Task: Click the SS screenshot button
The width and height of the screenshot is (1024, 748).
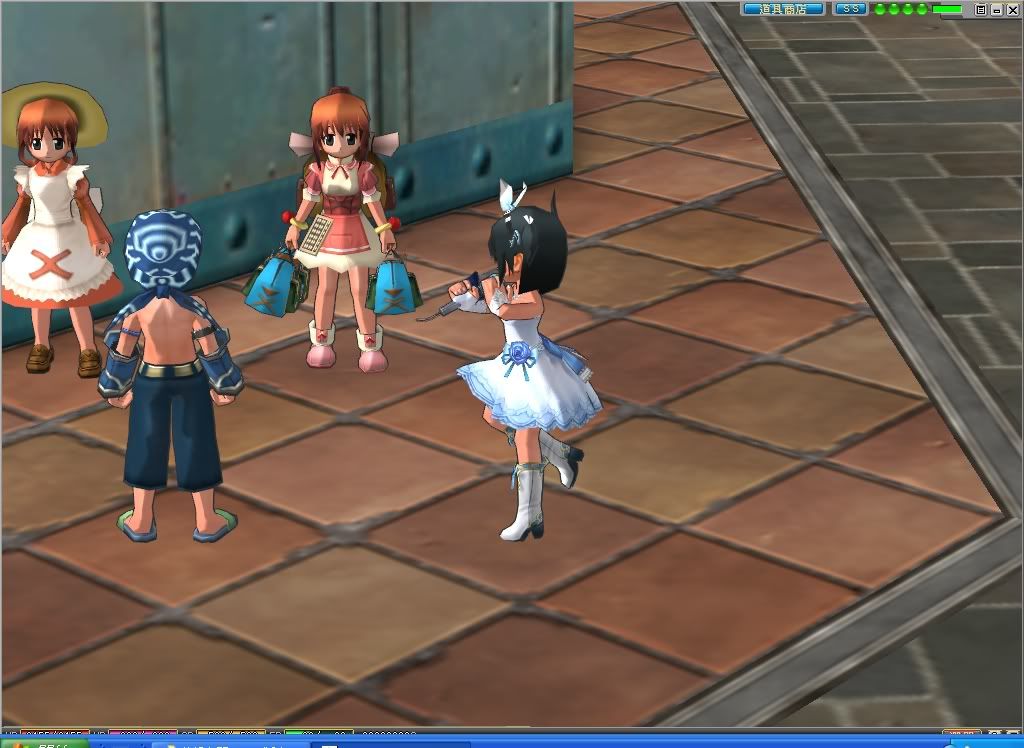Action: 850,9
